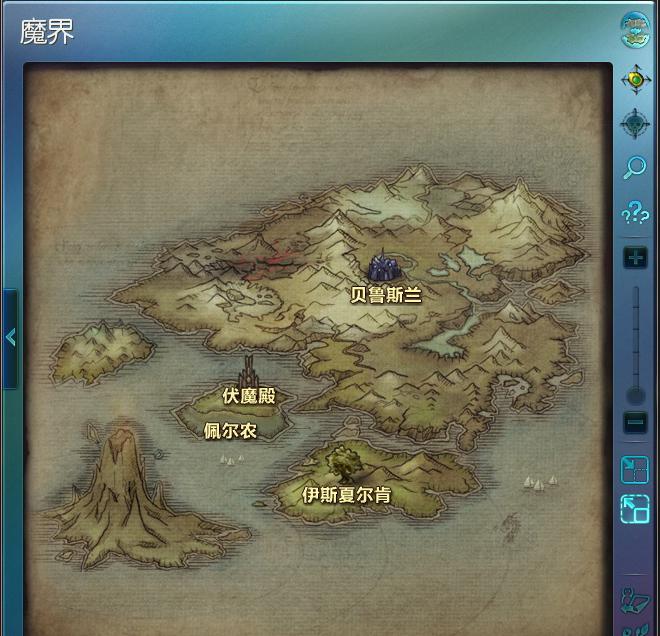Viewport: 660px width, 636px height.
Task: Click the world globe icon
Action: pyautogui.click(x=635, y=30)
